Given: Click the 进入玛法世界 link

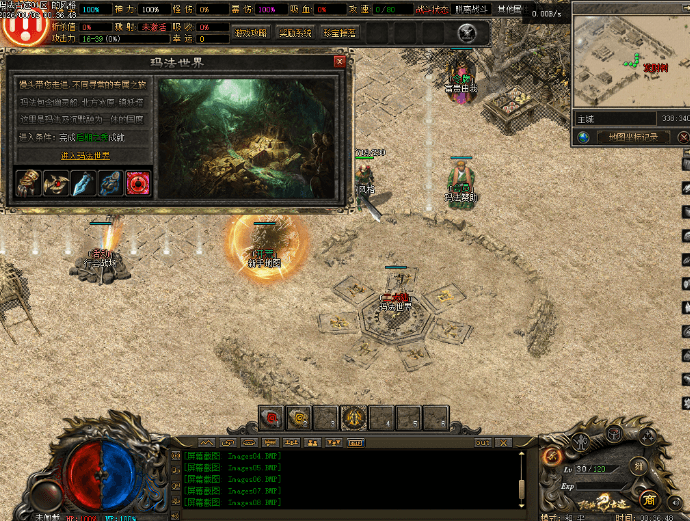Looking at the screenshot, I should coord(86,156).
